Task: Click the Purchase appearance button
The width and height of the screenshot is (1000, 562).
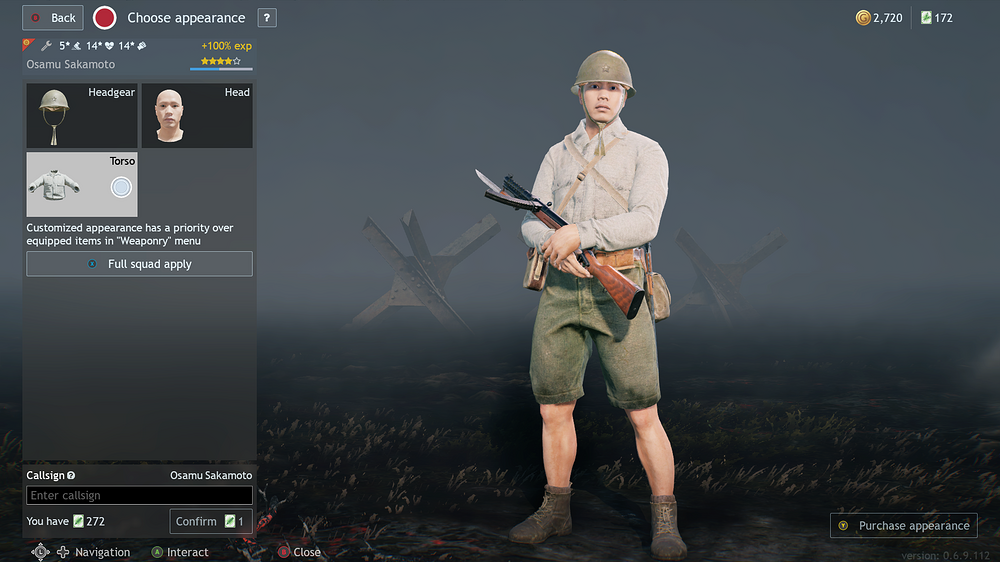Action: click(x=903, y=525)
